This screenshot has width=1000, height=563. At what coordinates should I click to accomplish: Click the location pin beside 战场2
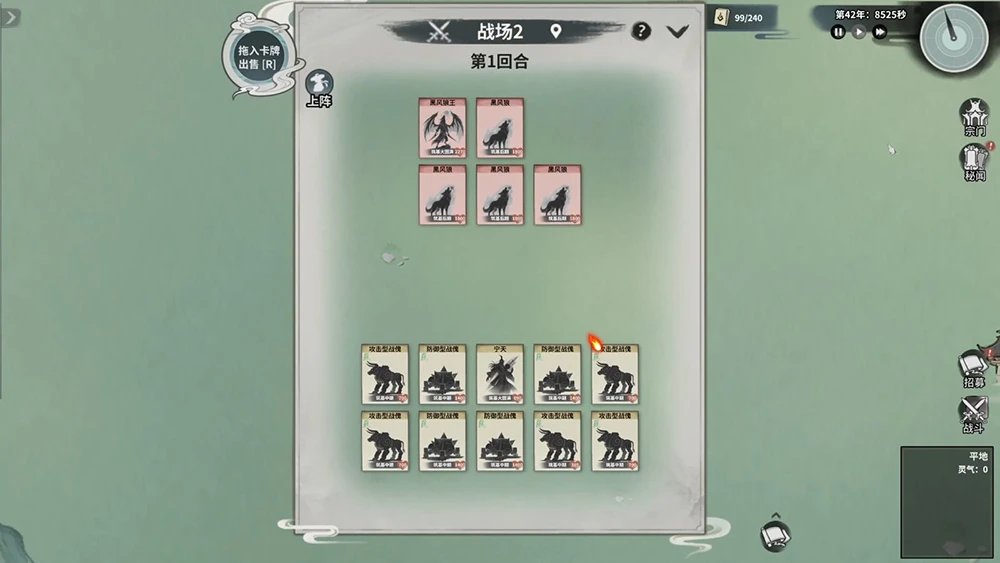[x=556, y=31]
